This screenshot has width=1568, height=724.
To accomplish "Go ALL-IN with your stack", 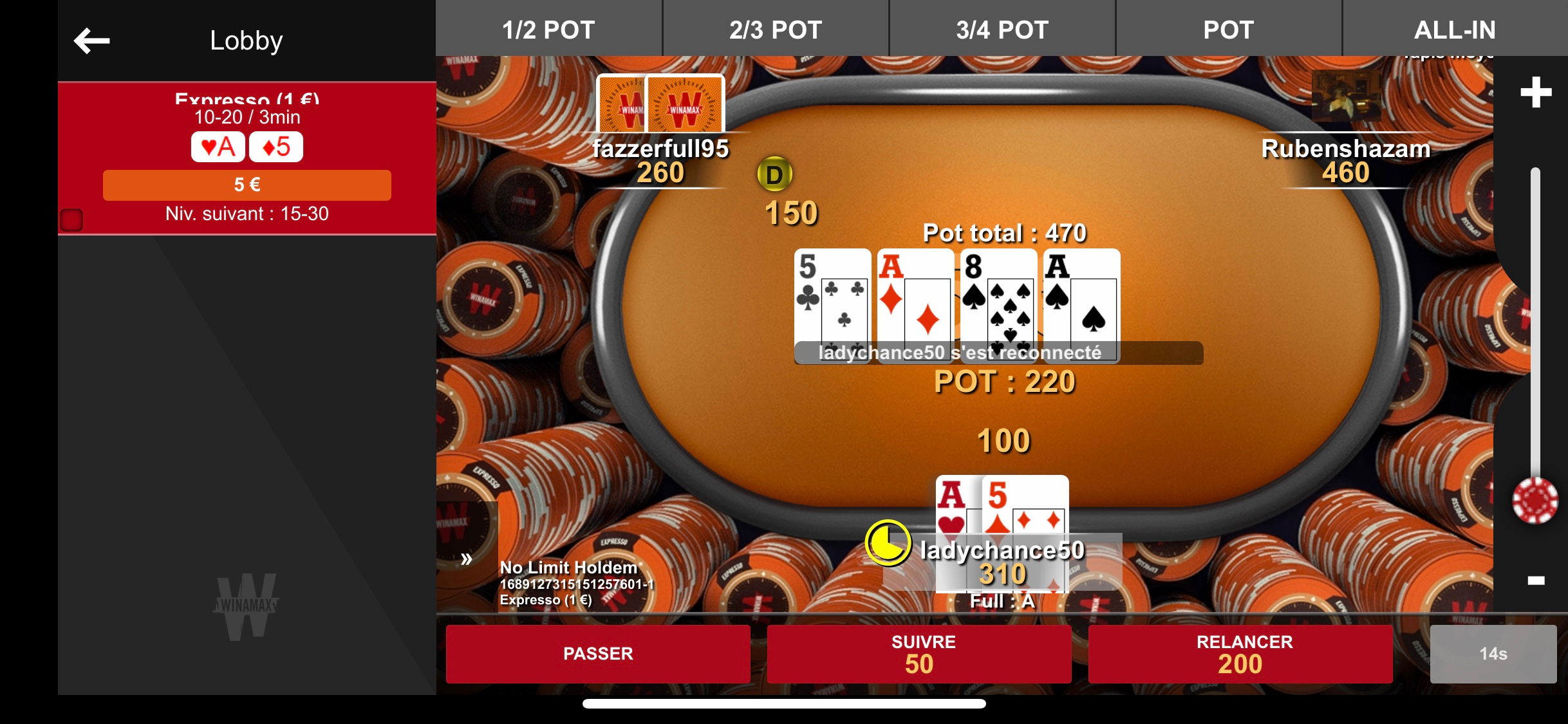I will (1454, 30).
